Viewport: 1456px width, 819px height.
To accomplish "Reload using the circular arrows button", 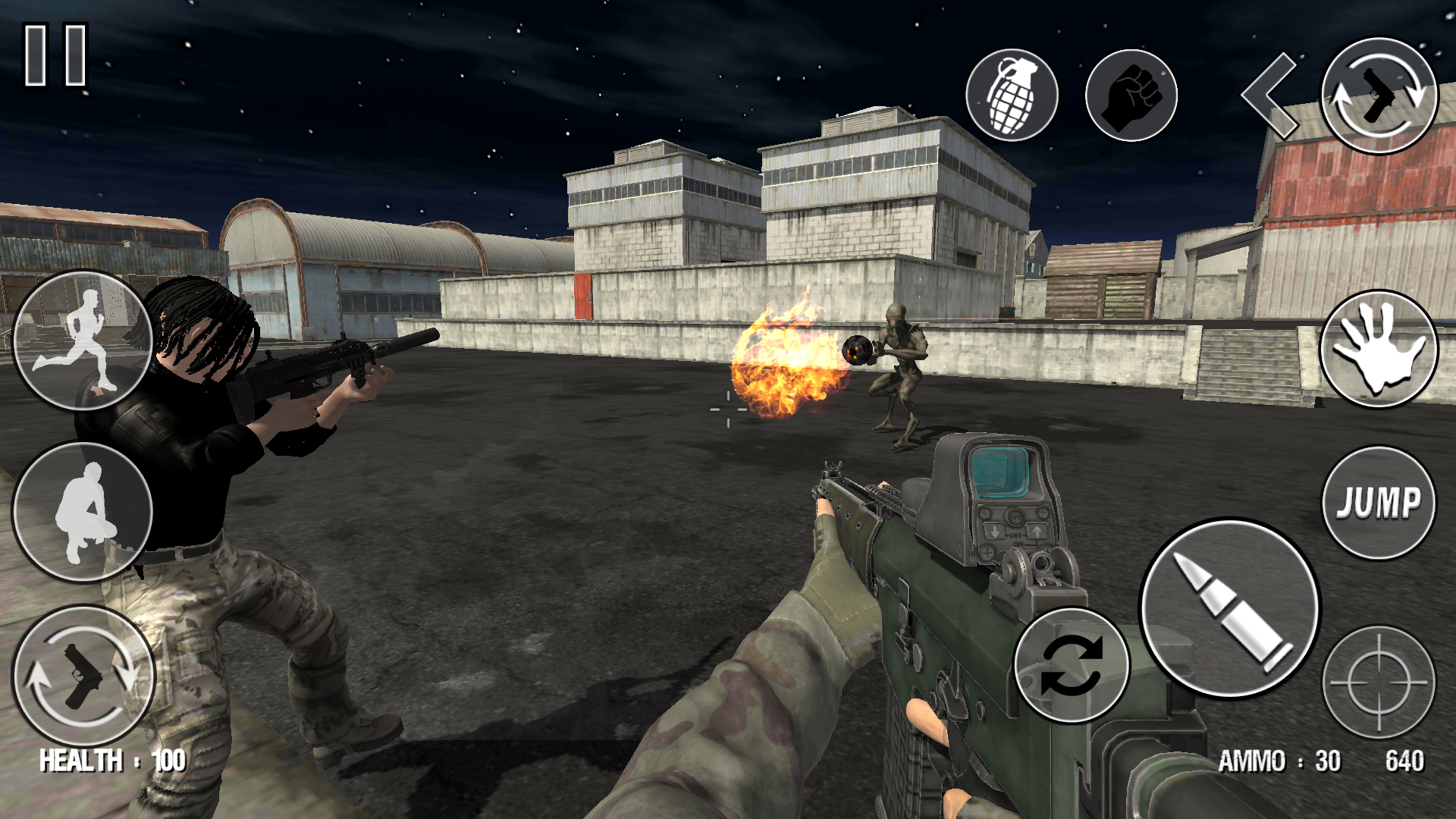I will [x=1072, y=665].
